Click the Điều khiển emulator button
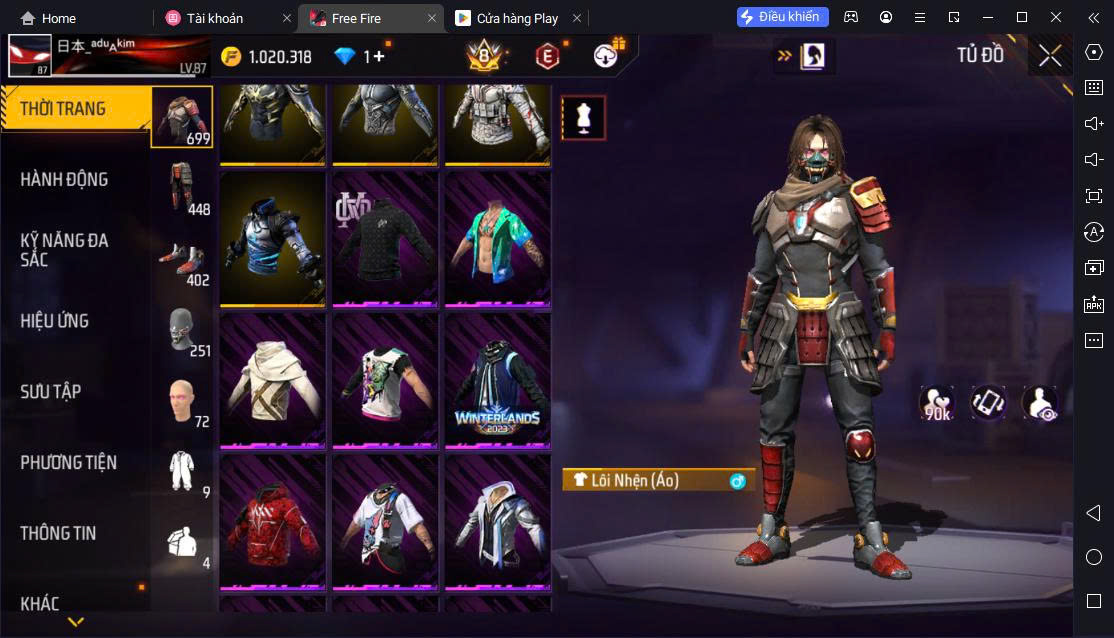Viewport: 1114px width, 638px height. [x=783, y=17]
